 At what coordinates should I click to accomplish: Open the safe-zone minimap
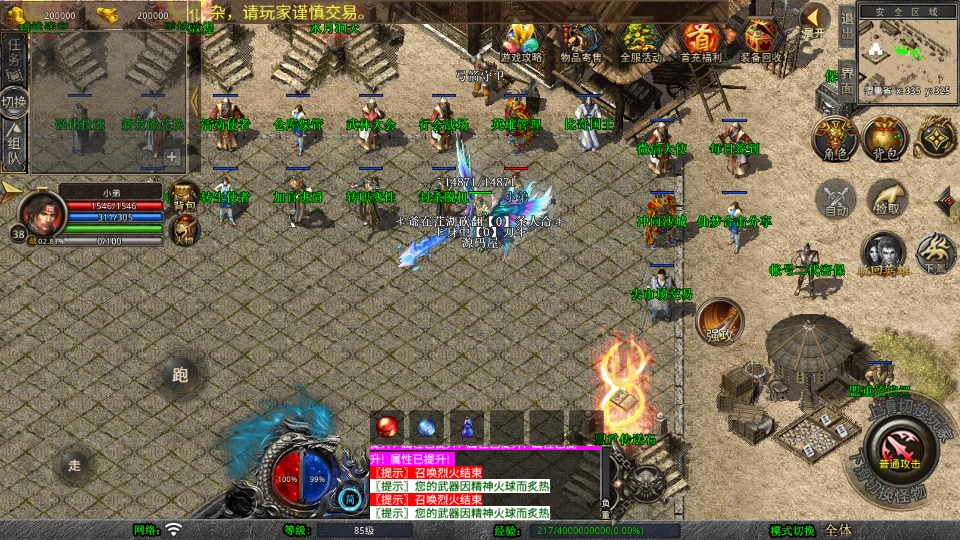pos(908,51)
